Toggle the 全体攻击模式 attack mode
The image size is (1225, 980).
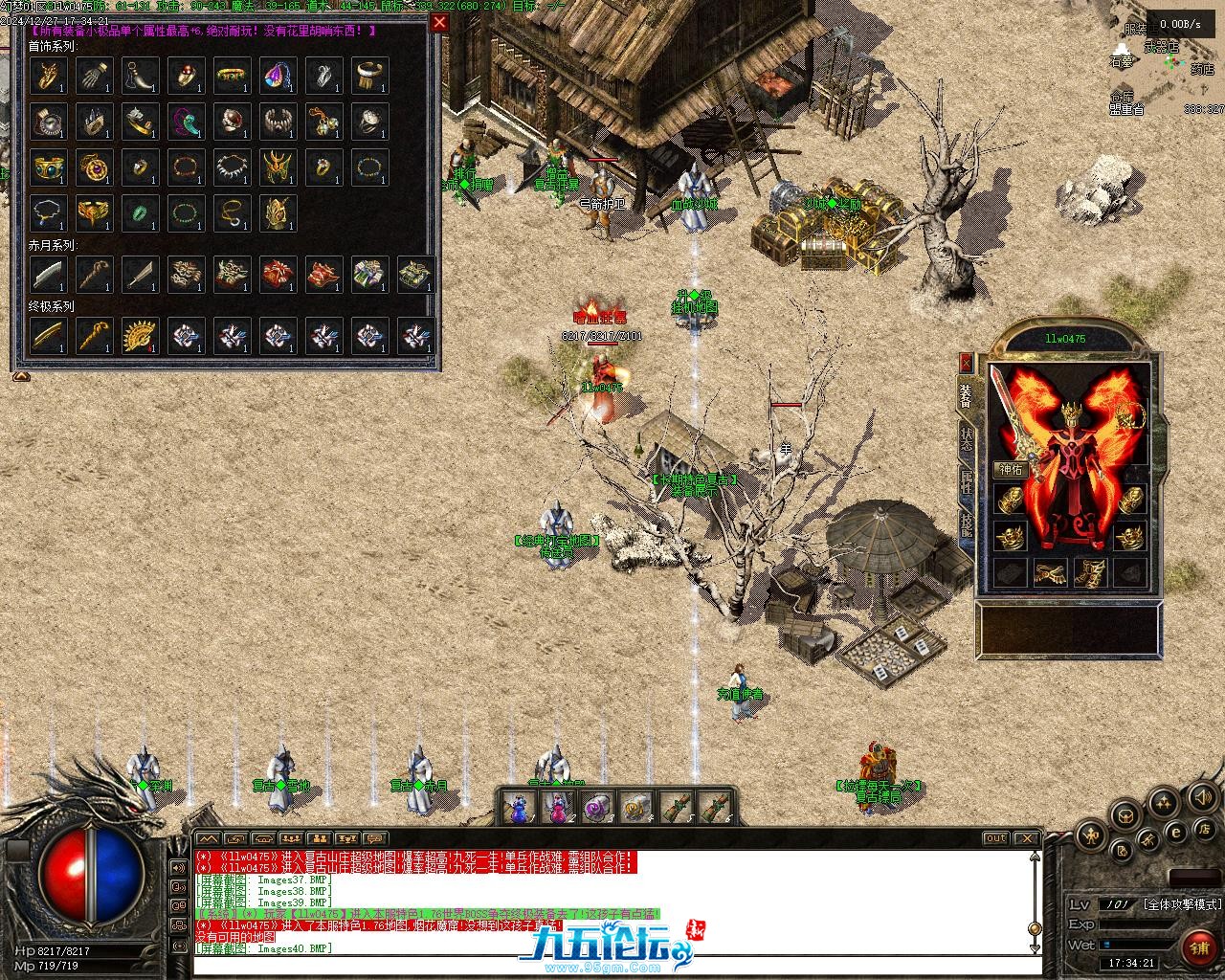pos(1183,903)
